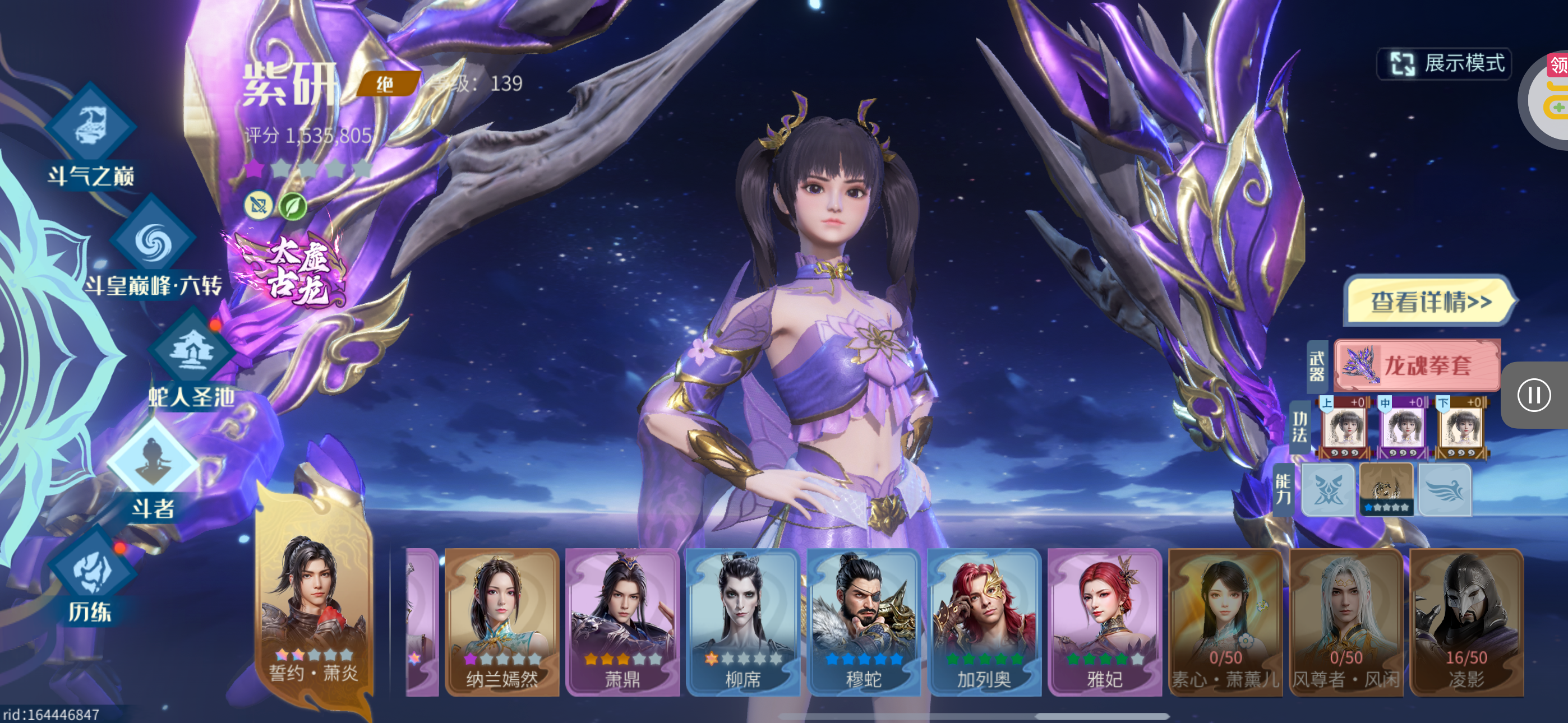Open the 上 skill technique slot

(x=1344, y=428)
